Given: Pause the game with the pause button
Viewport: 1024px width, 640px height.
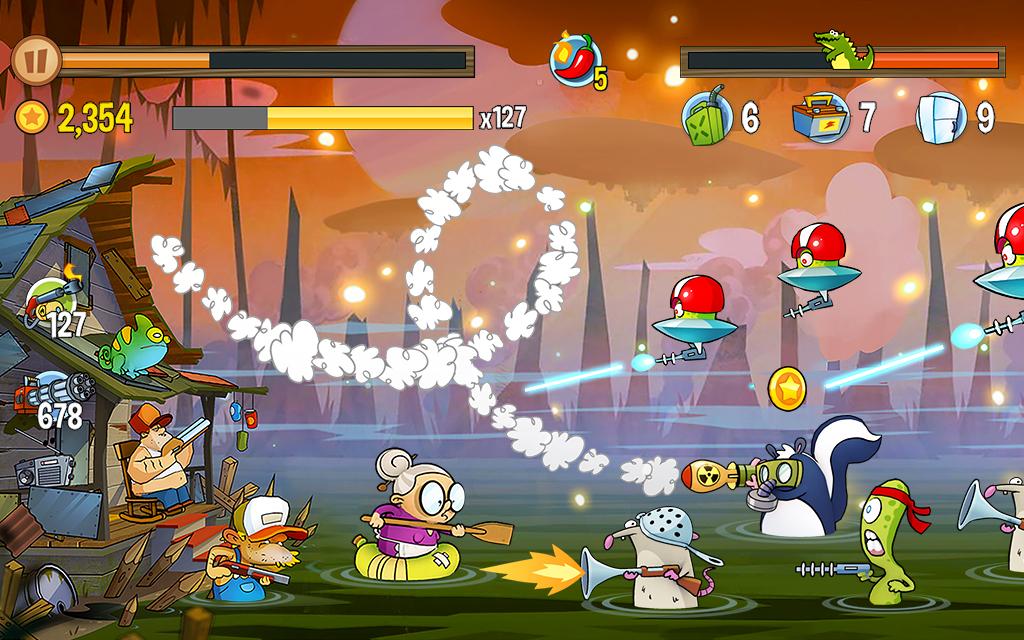Looking at the screenshot, I should click(36, 60).
